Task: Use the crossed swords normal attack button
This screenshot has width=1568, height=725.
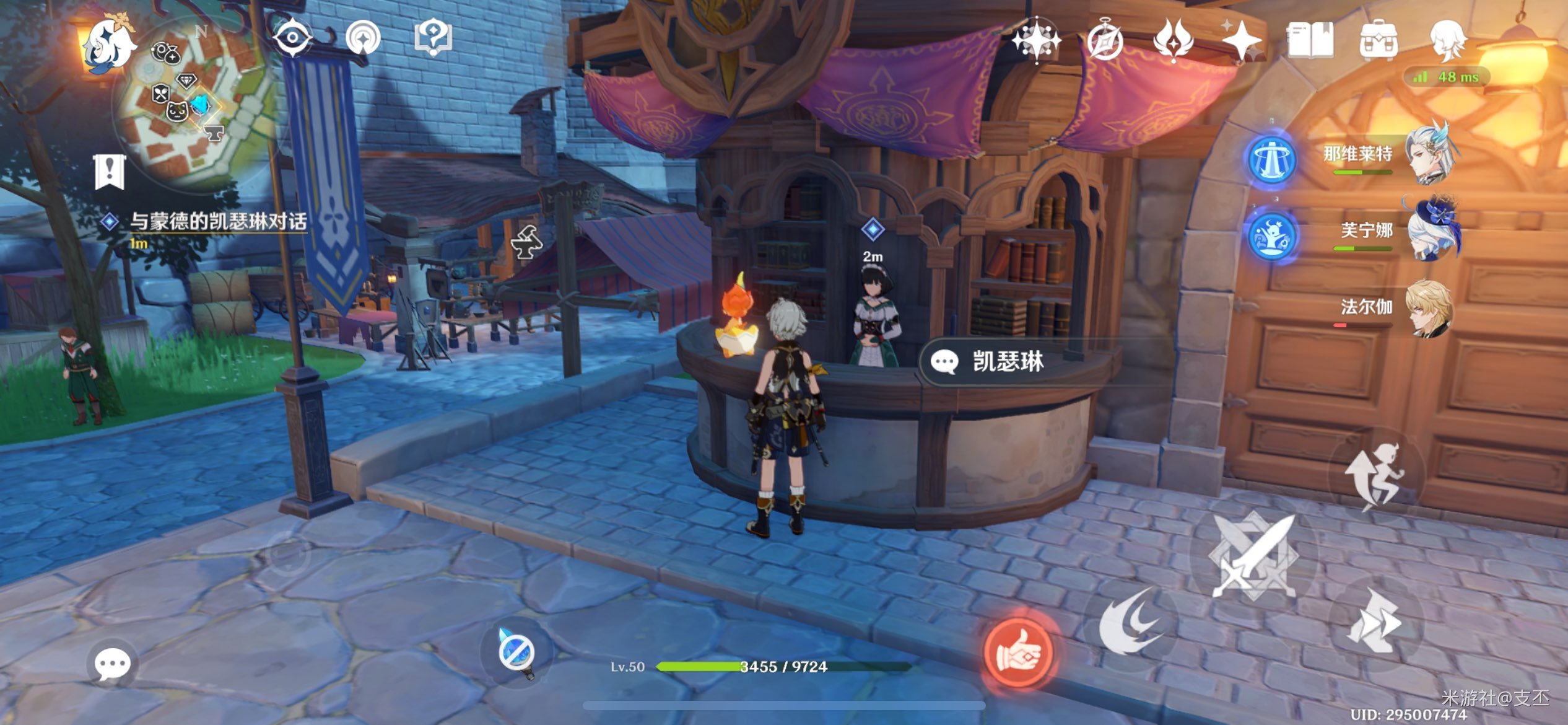Action: coord(1253,555)
